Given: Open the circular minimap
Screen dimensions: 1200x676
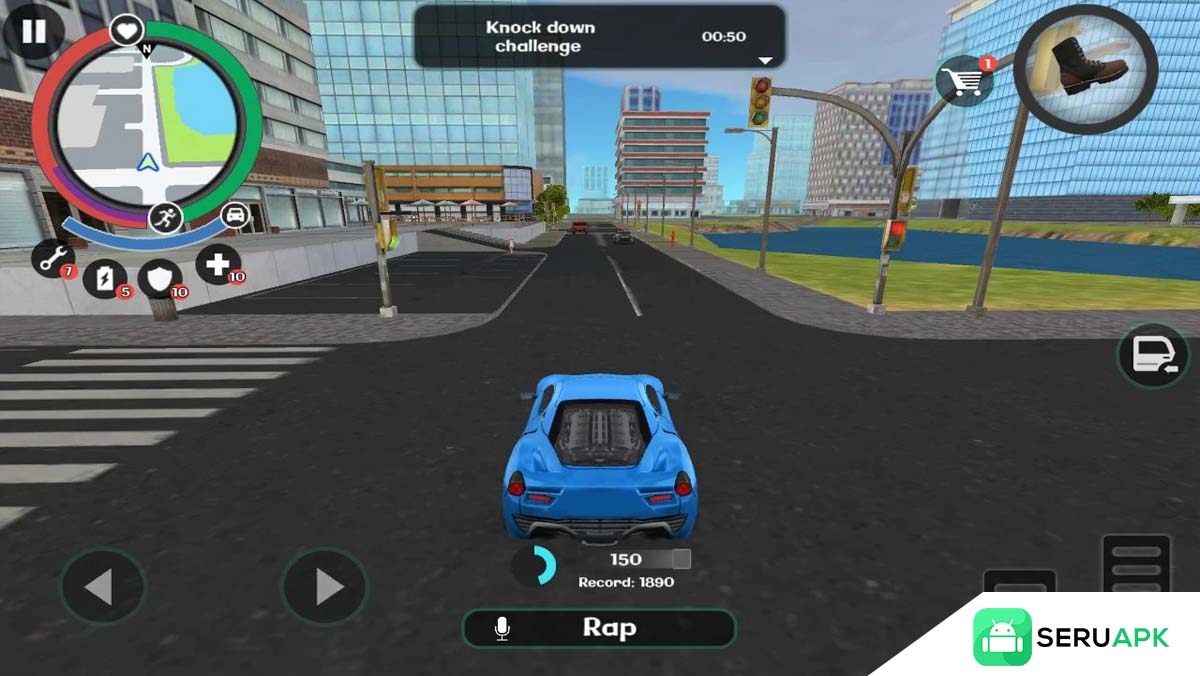Looking at the screenshot, I should point(146,124).
